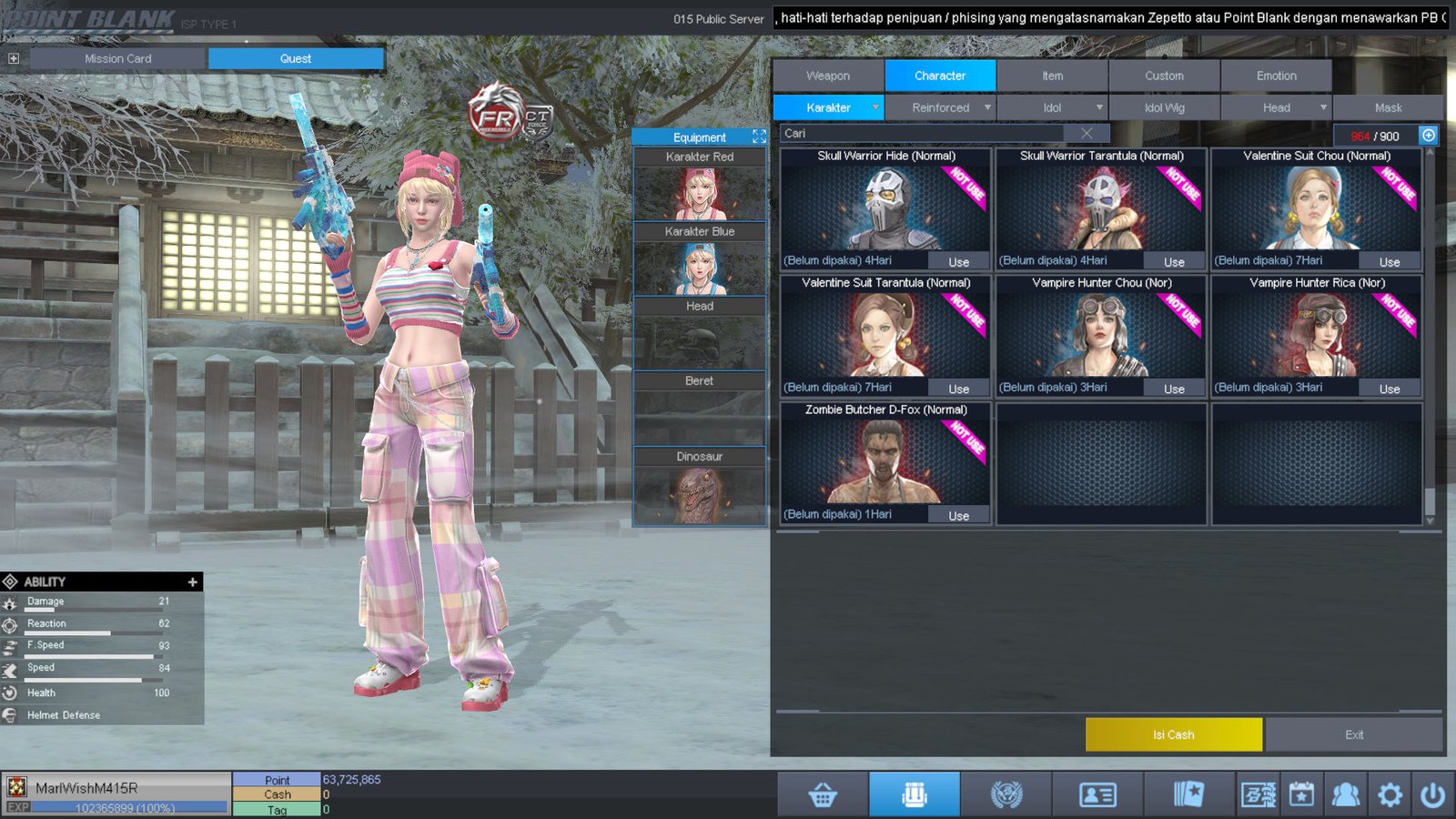Open the shop basket icon

point(823,795)
